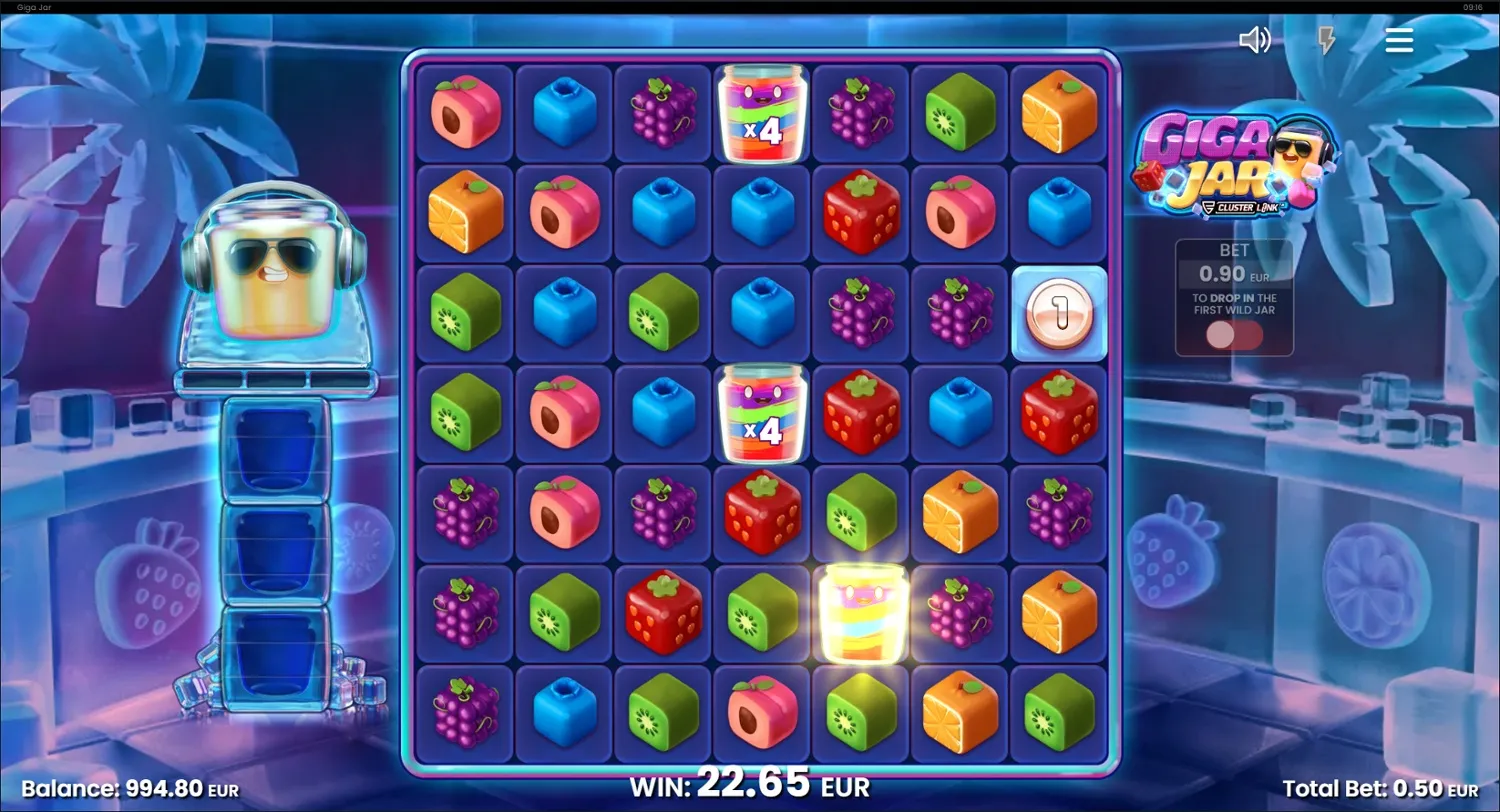
Task: Click the glowing wild jar charging up
Action: coord(860,612)
